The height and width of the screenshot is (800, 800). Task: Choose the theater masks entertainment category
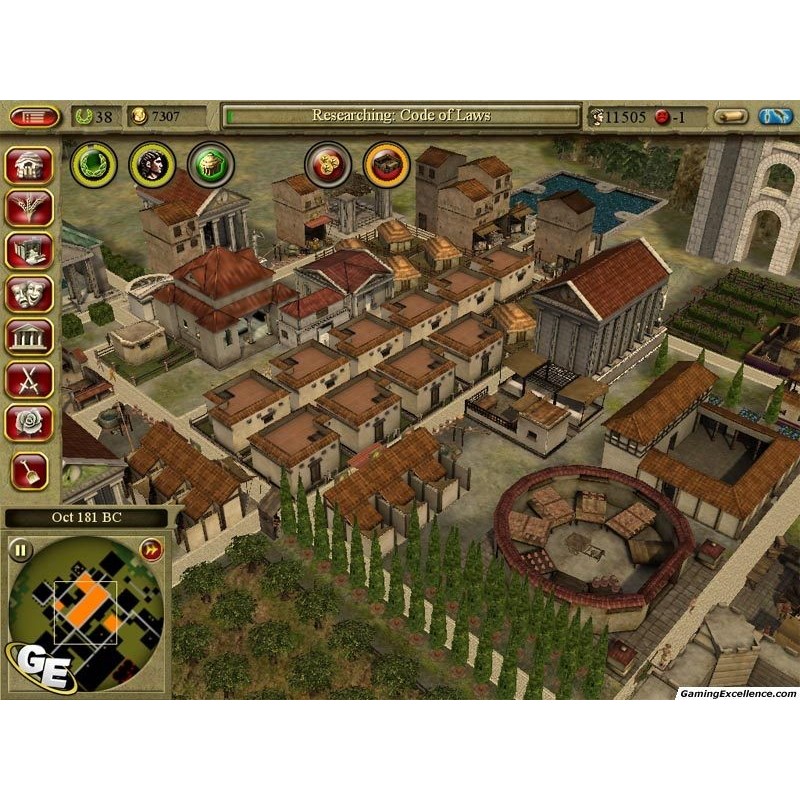(x=29, y=294)
